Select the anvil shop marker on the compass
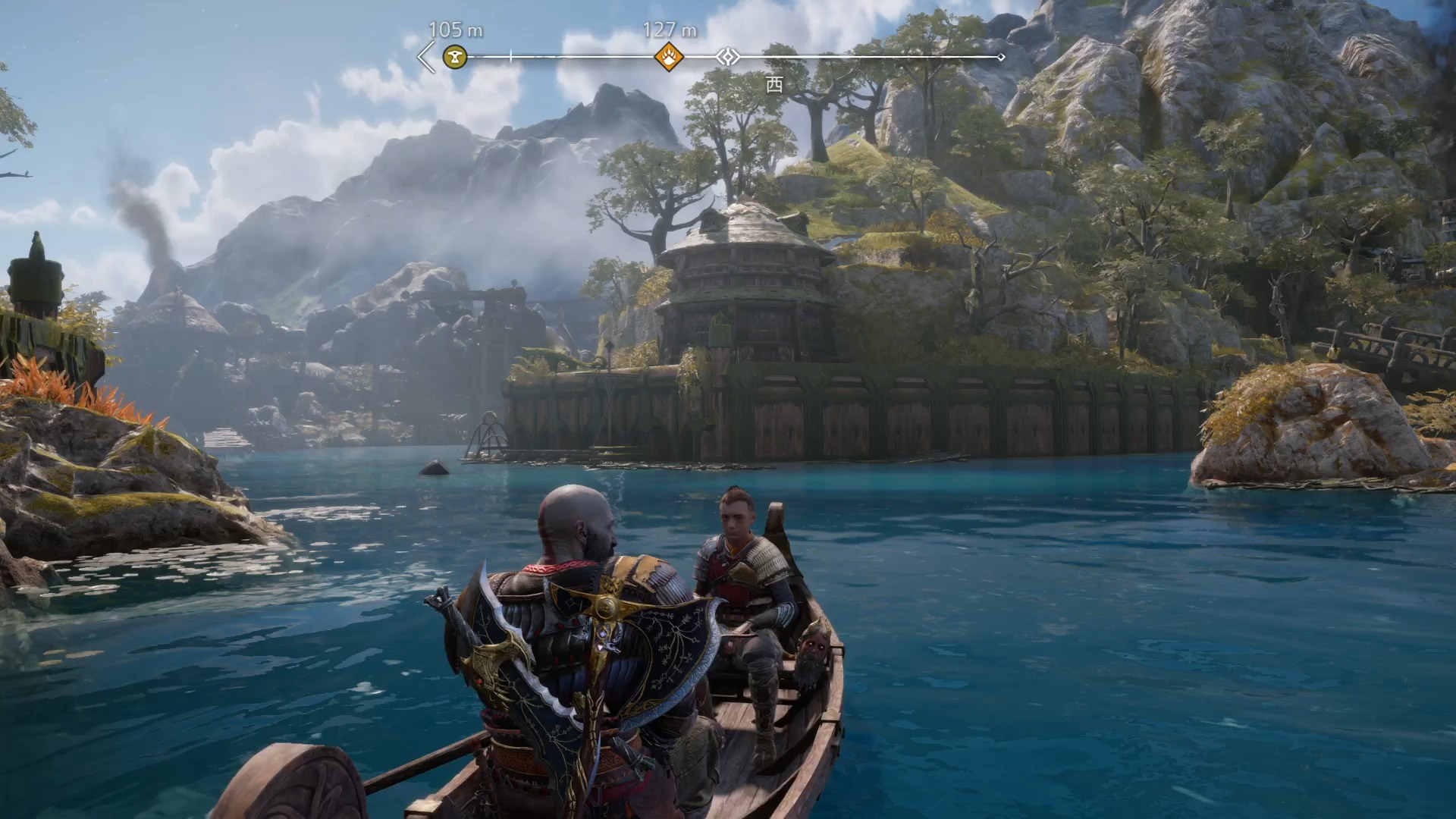The width and height of the screenshot is (1456, 819). [455, 57]
